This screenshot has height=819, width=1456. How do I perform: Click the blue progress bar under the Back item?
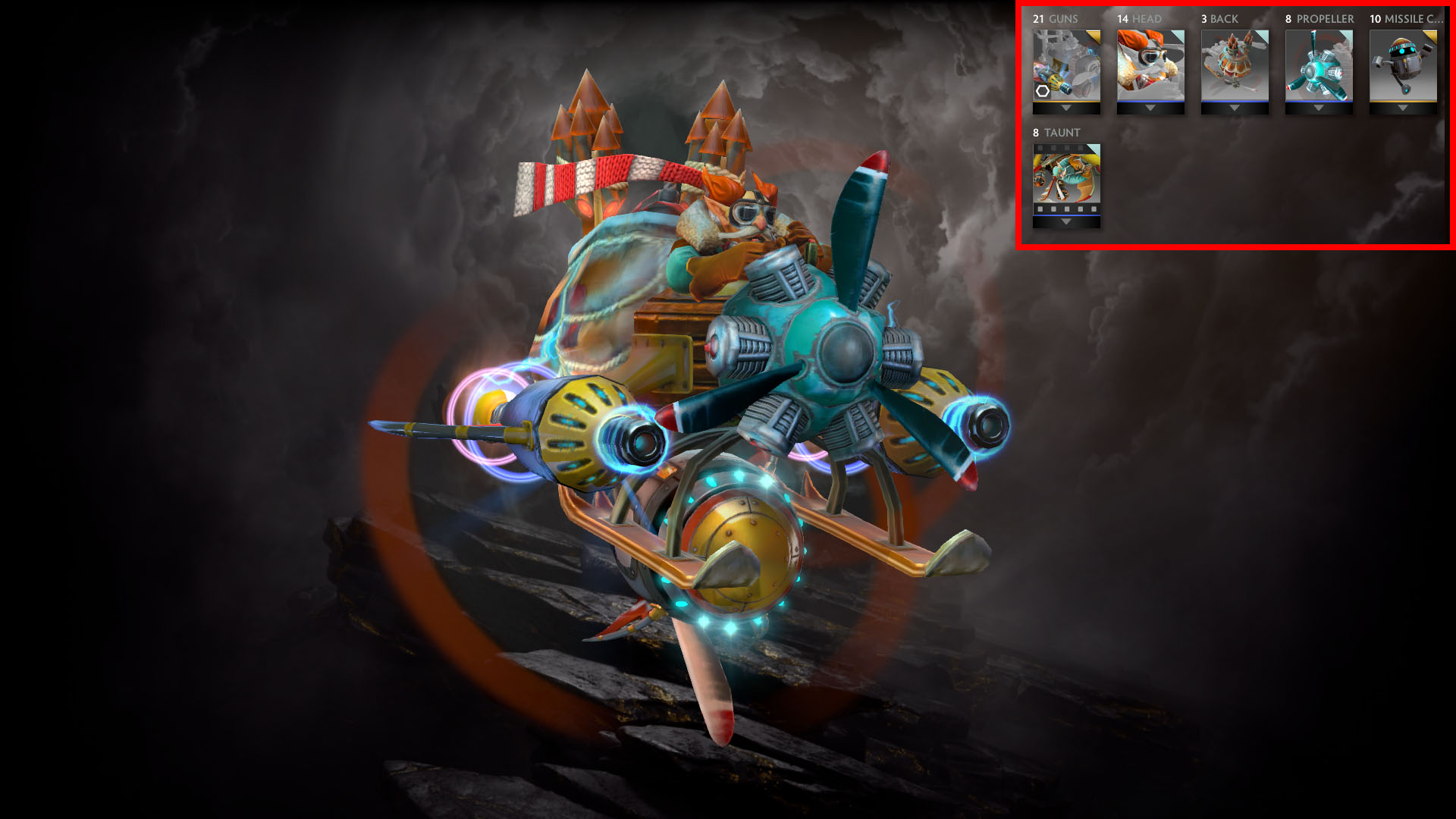click(1235, 102)
